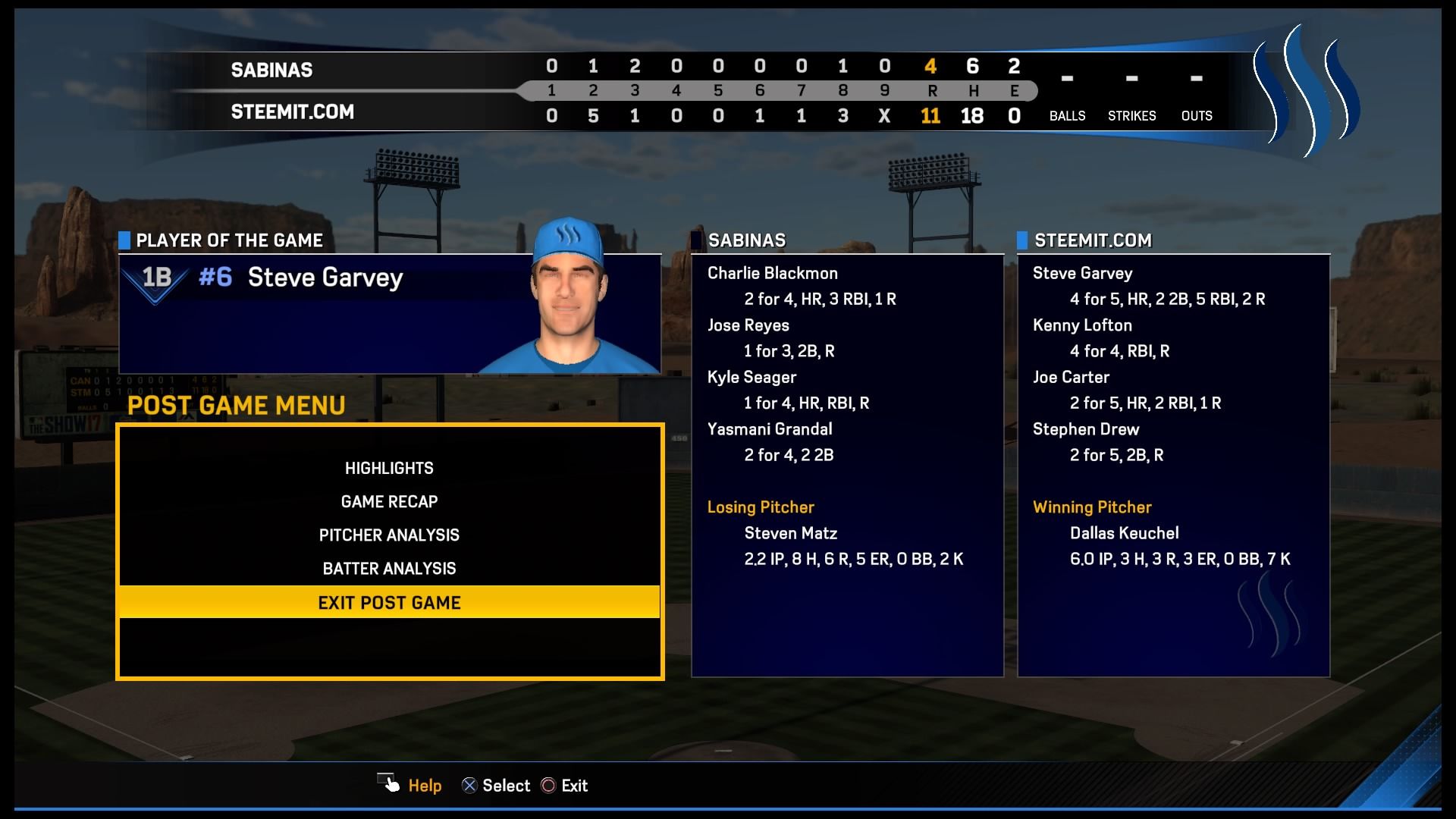Click the Select label at the bottom bar
The width and height of the screenshot is (1456, 819).
click(507, 786)
